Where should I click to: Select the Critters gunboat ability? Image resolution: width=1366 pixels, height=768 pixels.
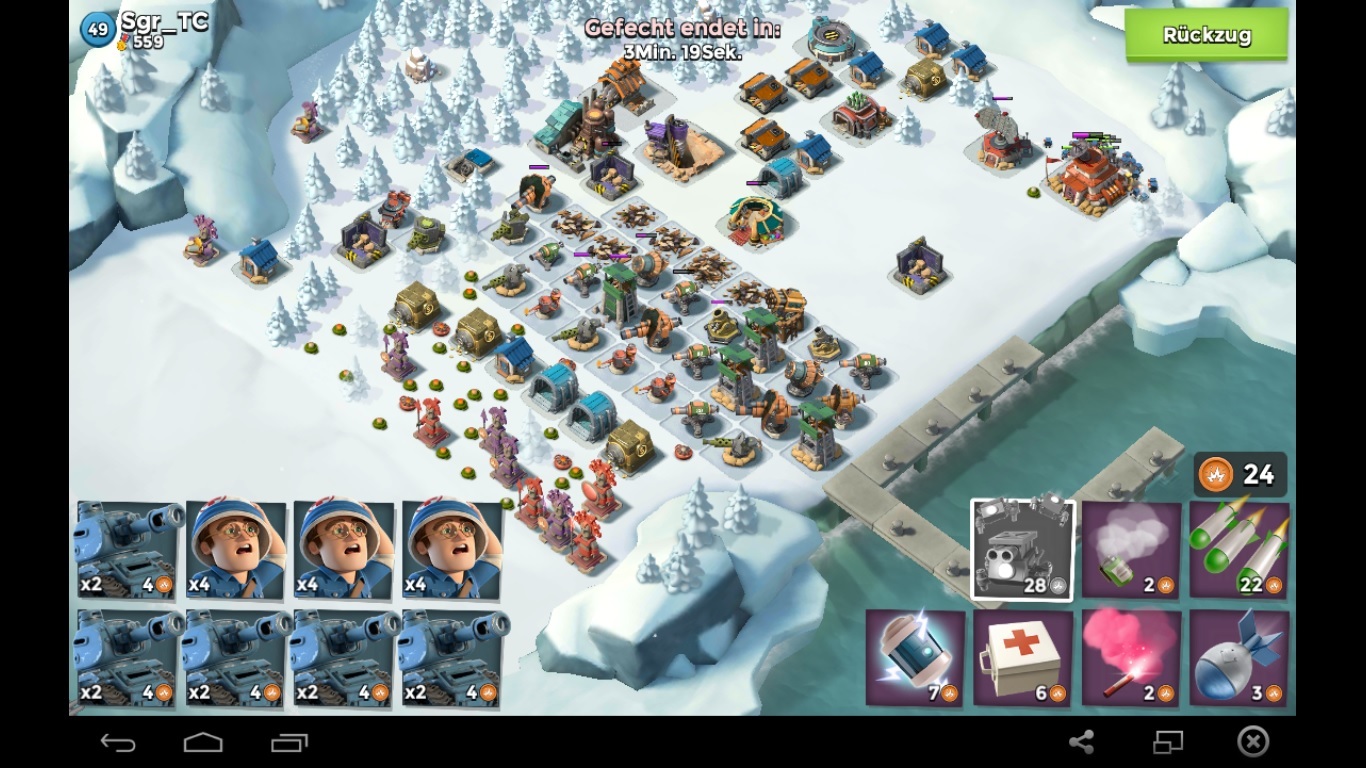coord(1022,550)
